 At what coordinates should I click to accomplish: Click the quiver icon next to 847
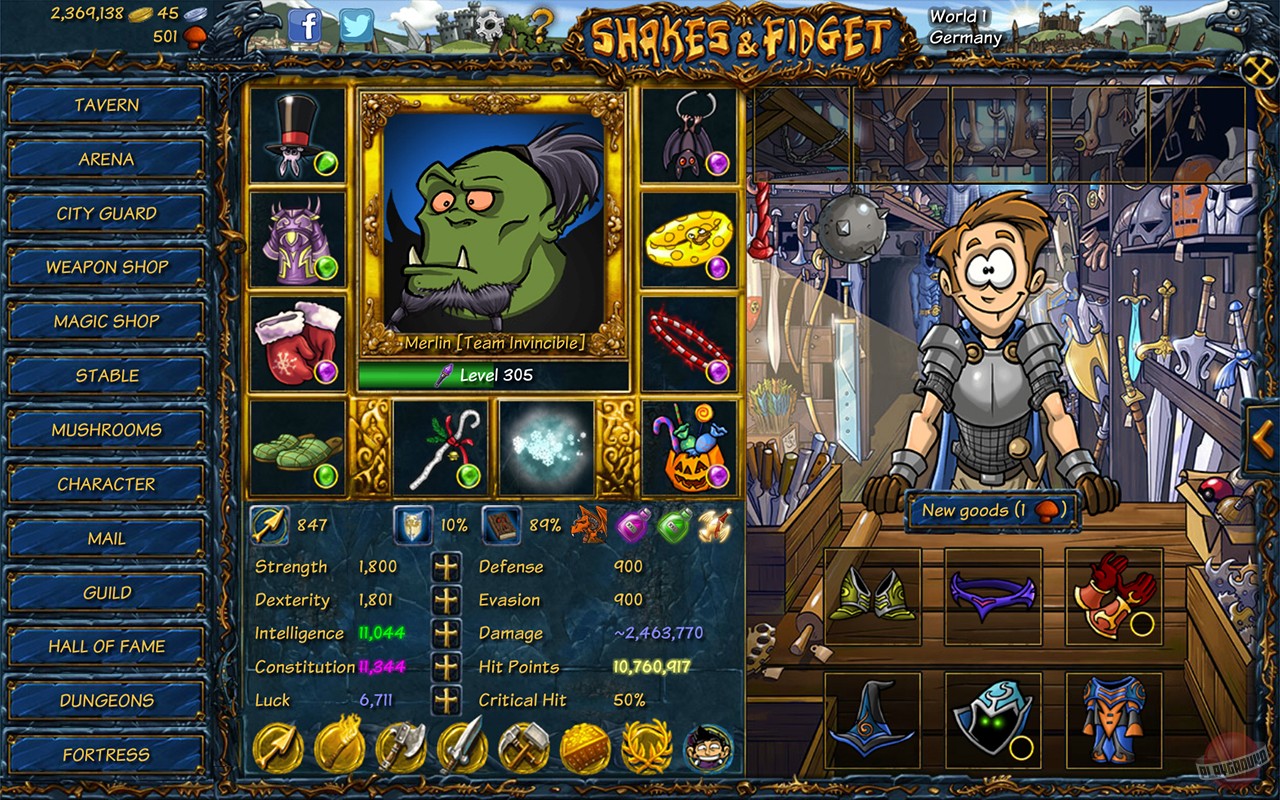tap(269, 524)
